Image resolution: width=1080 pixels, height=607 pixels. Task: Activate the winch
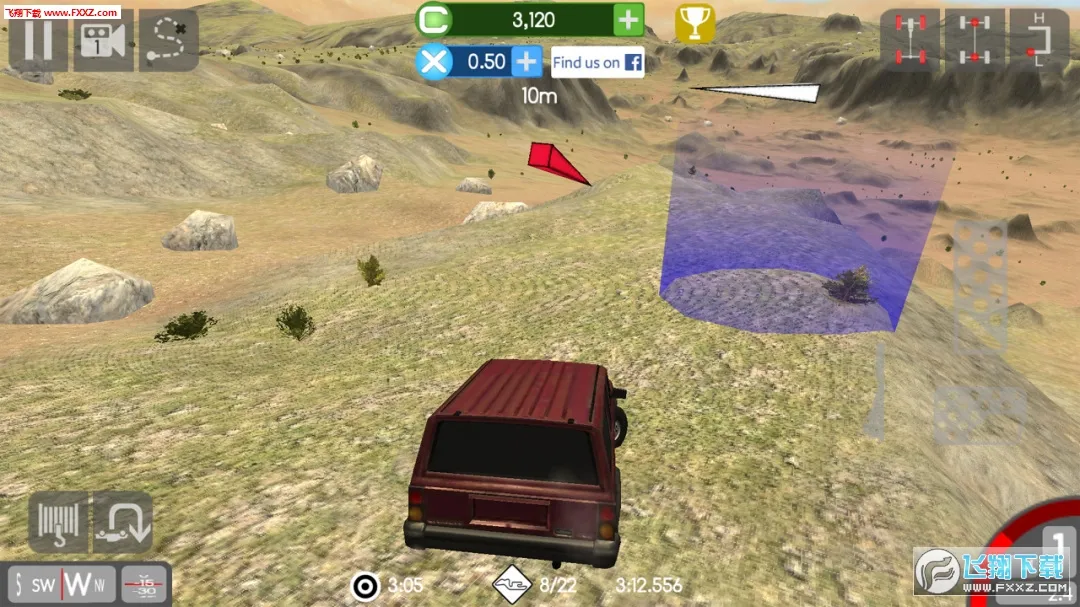58,522
